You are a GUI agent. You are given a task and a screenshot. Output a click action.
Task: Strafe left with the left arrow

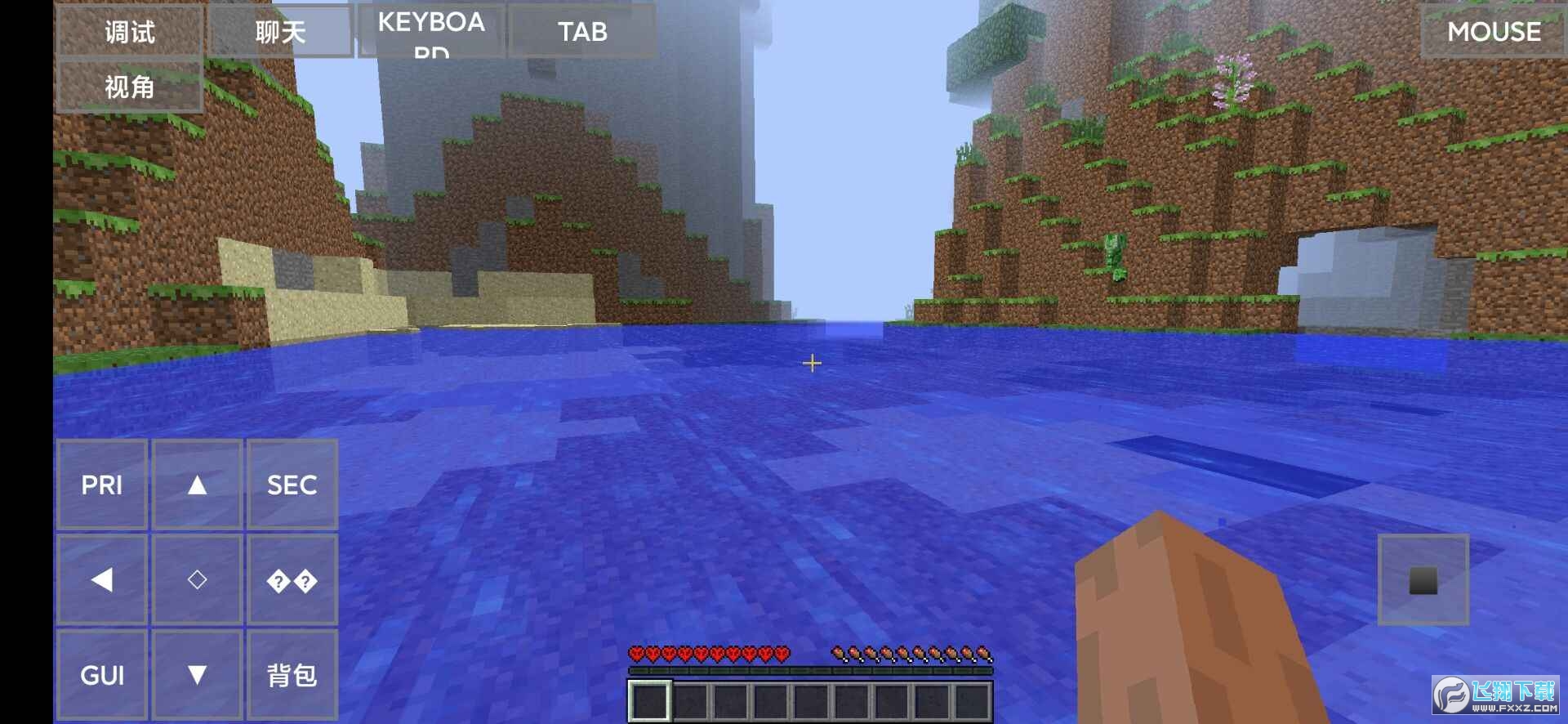pos(102,579)
